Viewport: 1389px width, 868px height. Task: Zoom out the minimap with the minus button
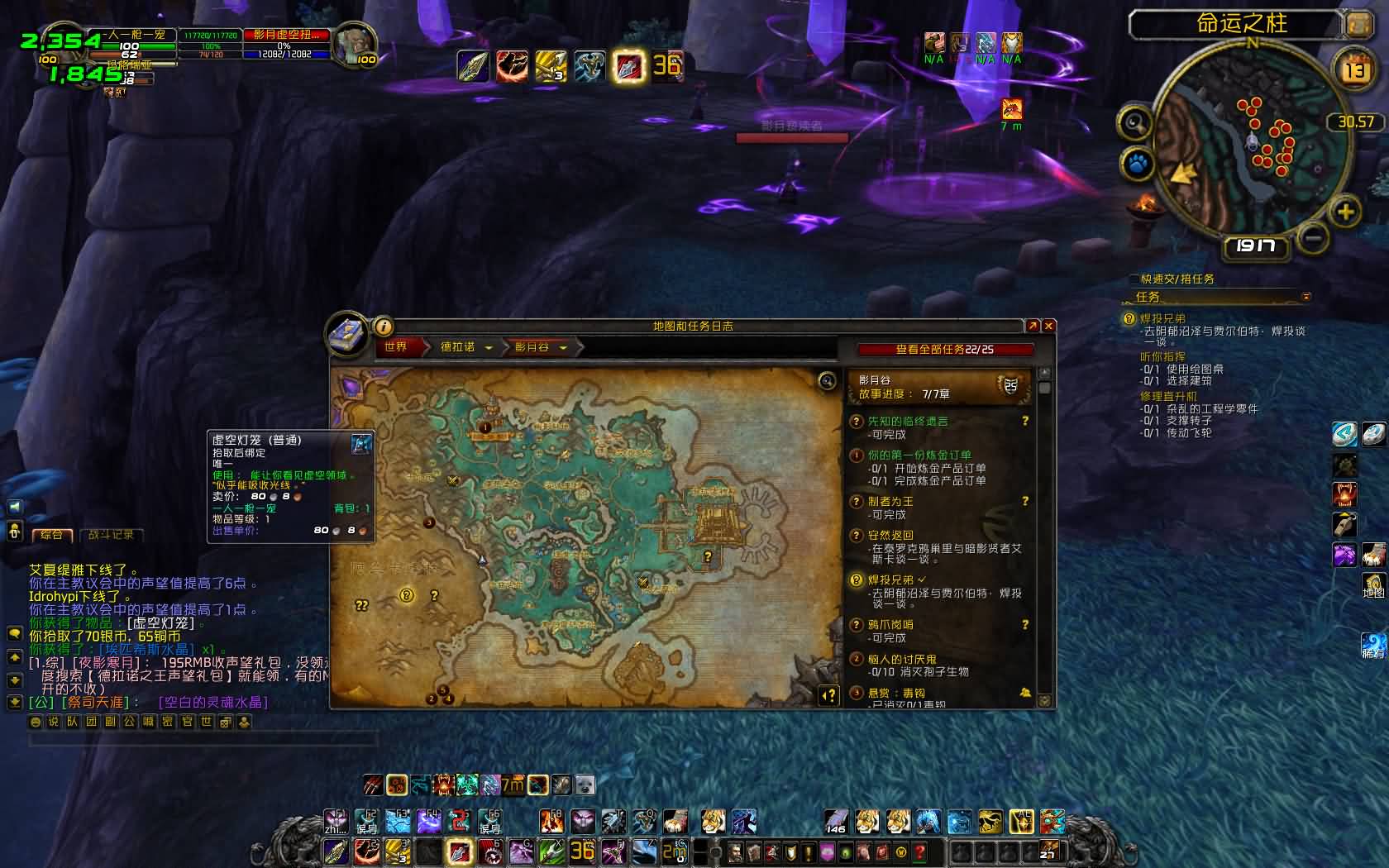tap(1312, 239)
